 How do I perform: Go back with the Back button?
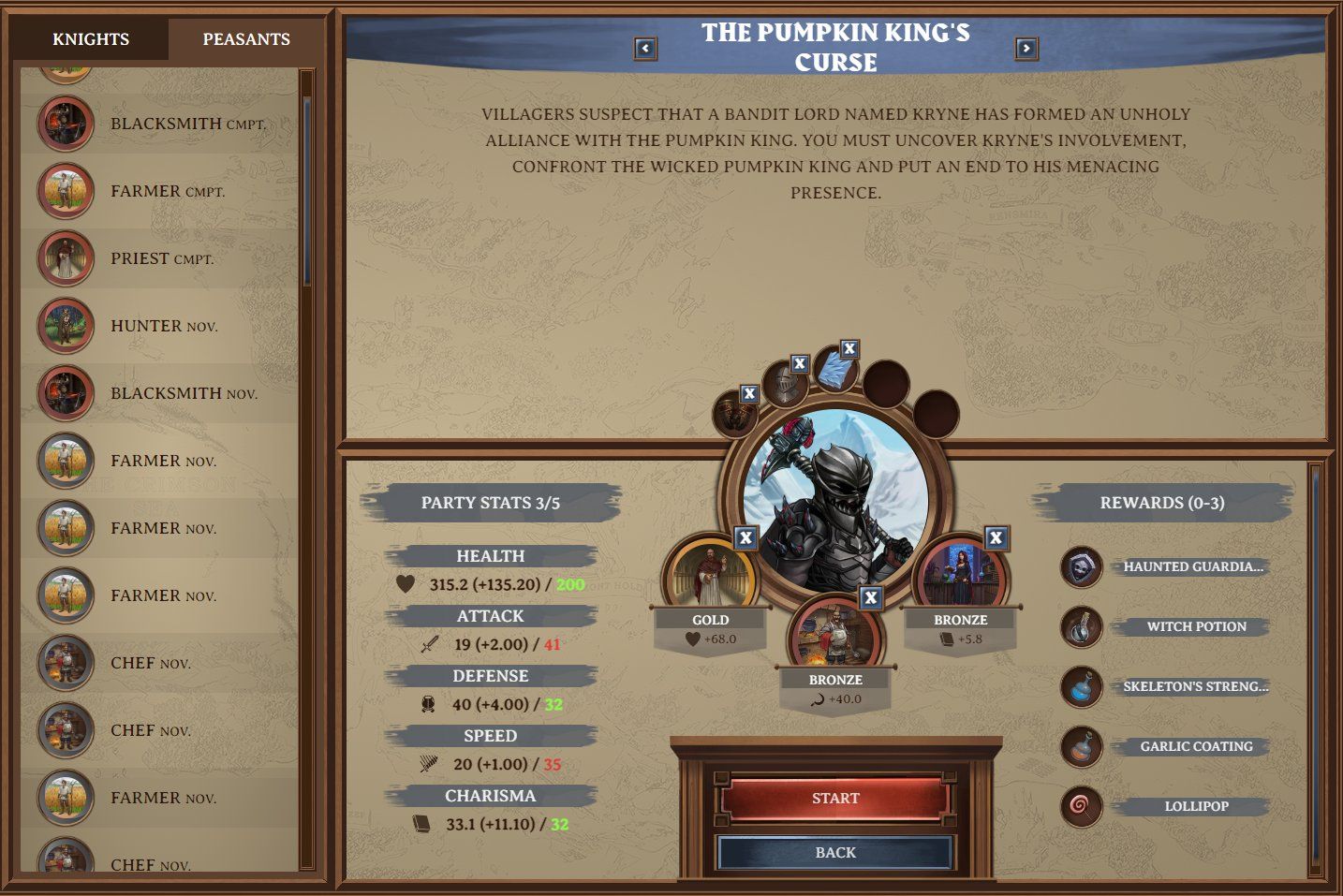[835, 853]
